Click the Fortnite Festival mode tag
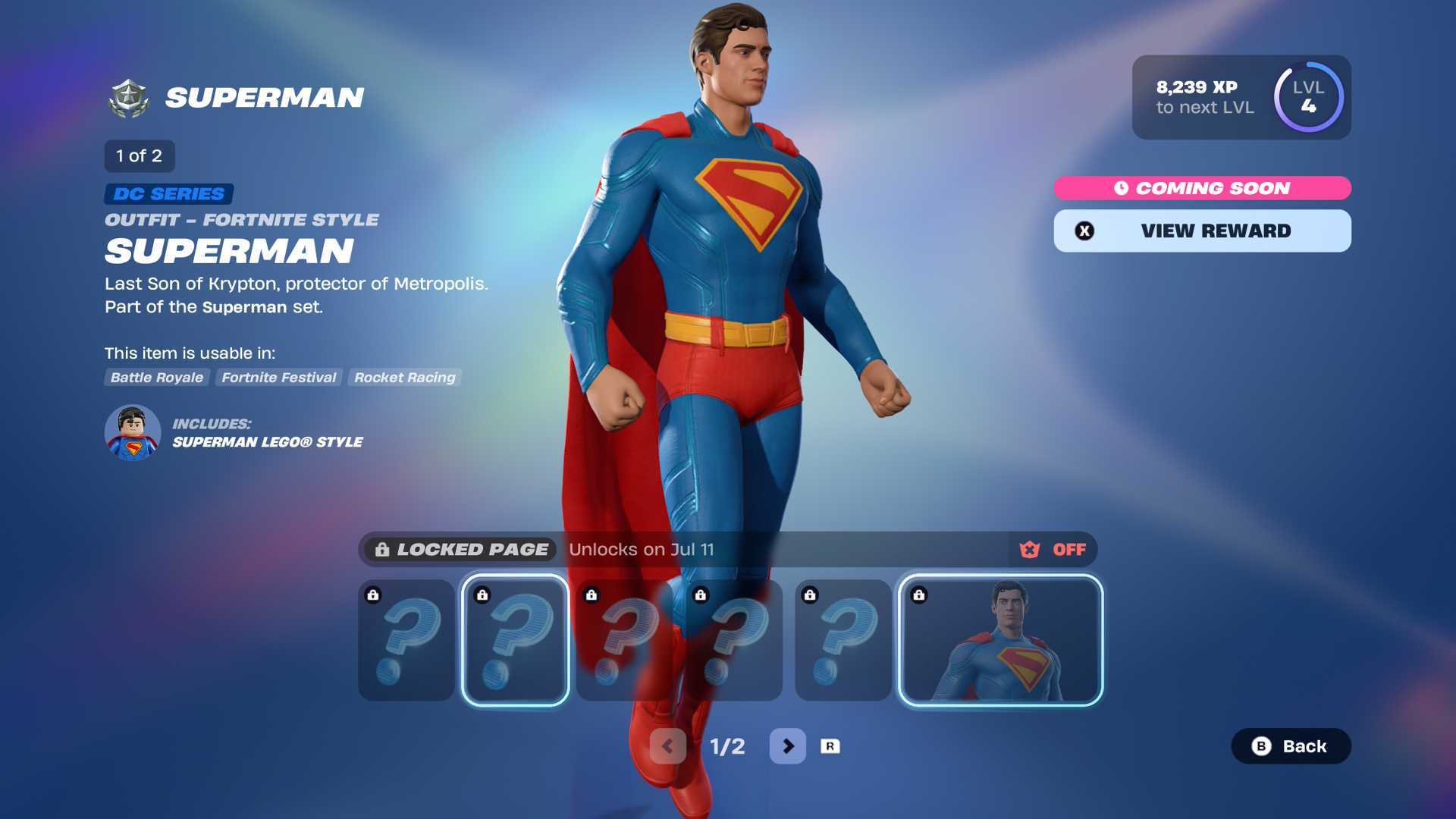This screenshot has height=819, width=1456. (x=278, y=378)
